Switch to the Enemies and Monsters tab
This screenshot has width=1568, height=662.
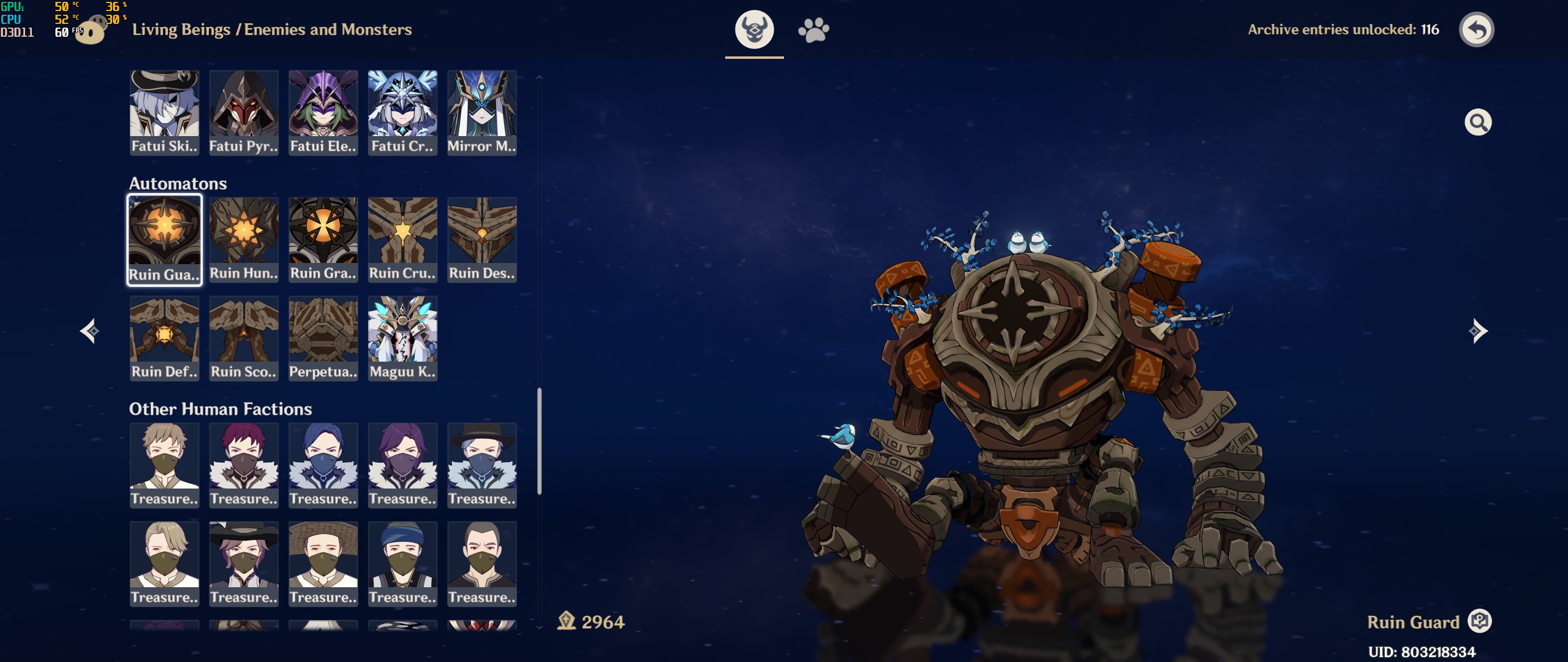(x=754, y=29)
